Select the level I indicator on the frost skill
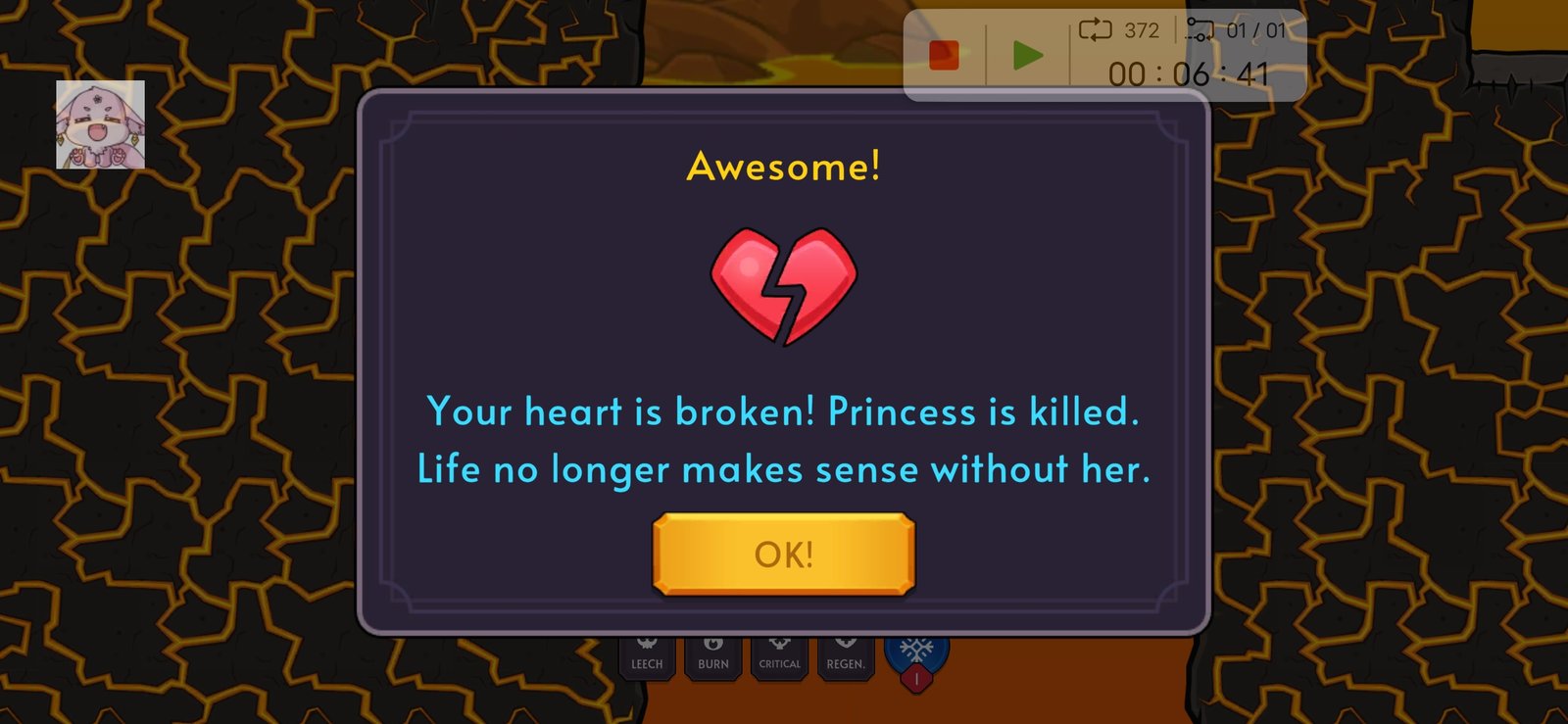 pos(917,679)
